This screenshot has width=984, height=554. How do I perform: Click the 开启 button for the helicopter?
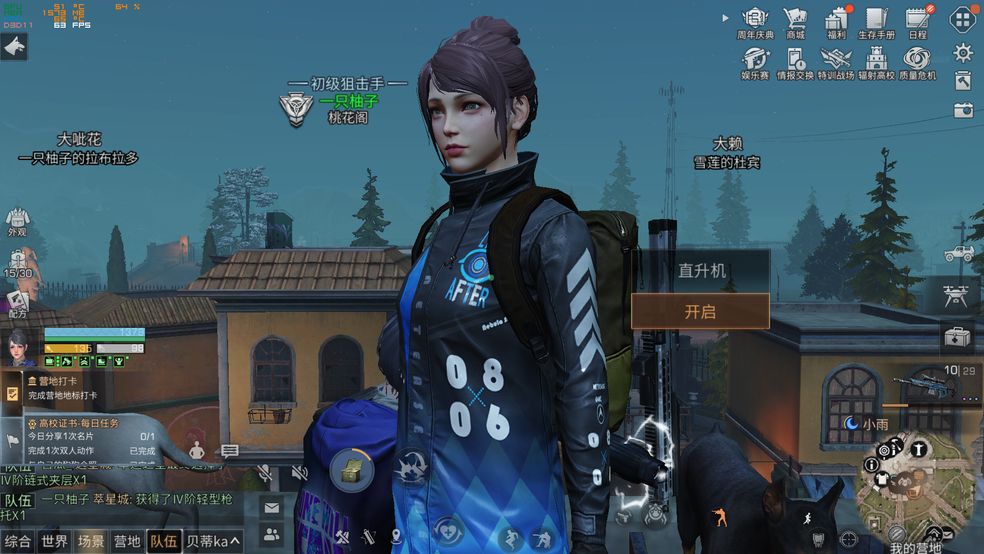pyautogui.click(x=700, y=311)
